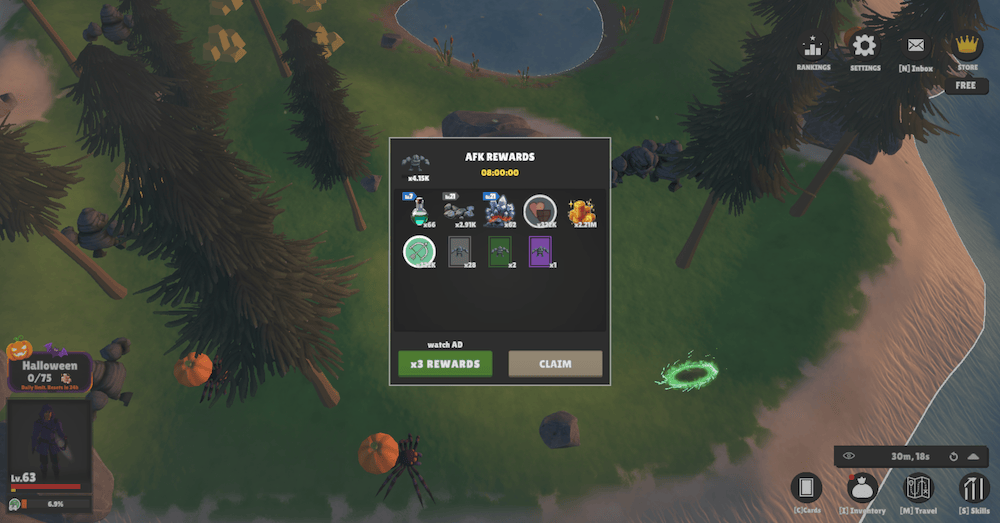Open the Cards menu
Screen dimensions: 1000x523
(x=806, y=491)
